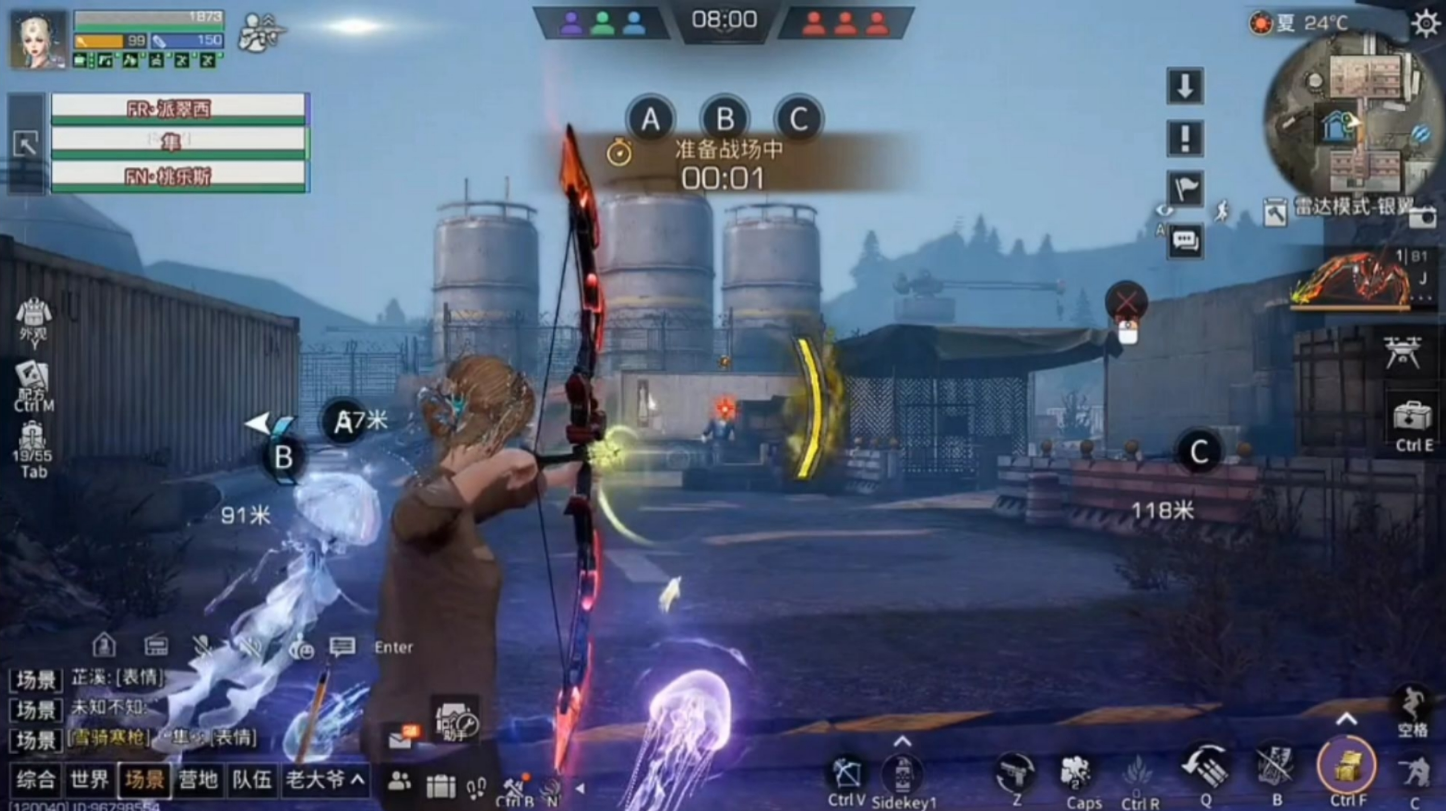Open the golden treasure chest button
This screenshot has height=811, width=1446.
click(1346, 766)
